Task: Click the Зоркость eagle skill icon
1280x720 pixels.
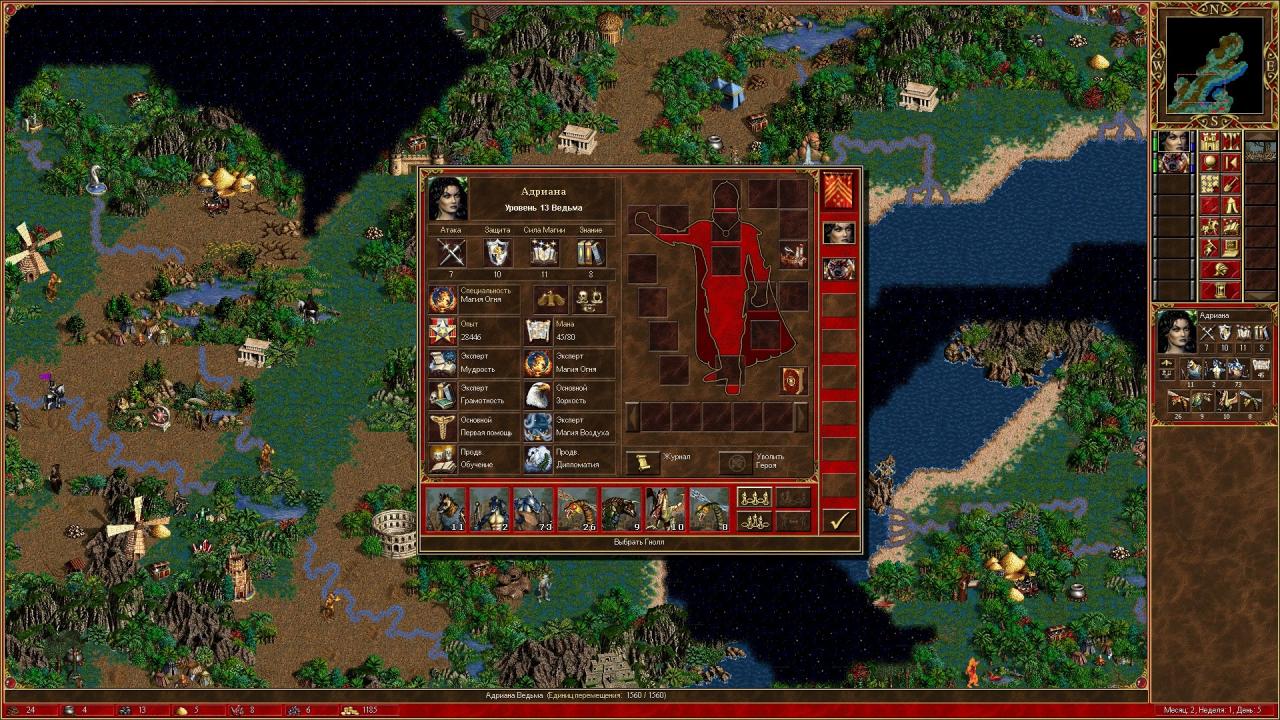Action: (x=537, y=396)
